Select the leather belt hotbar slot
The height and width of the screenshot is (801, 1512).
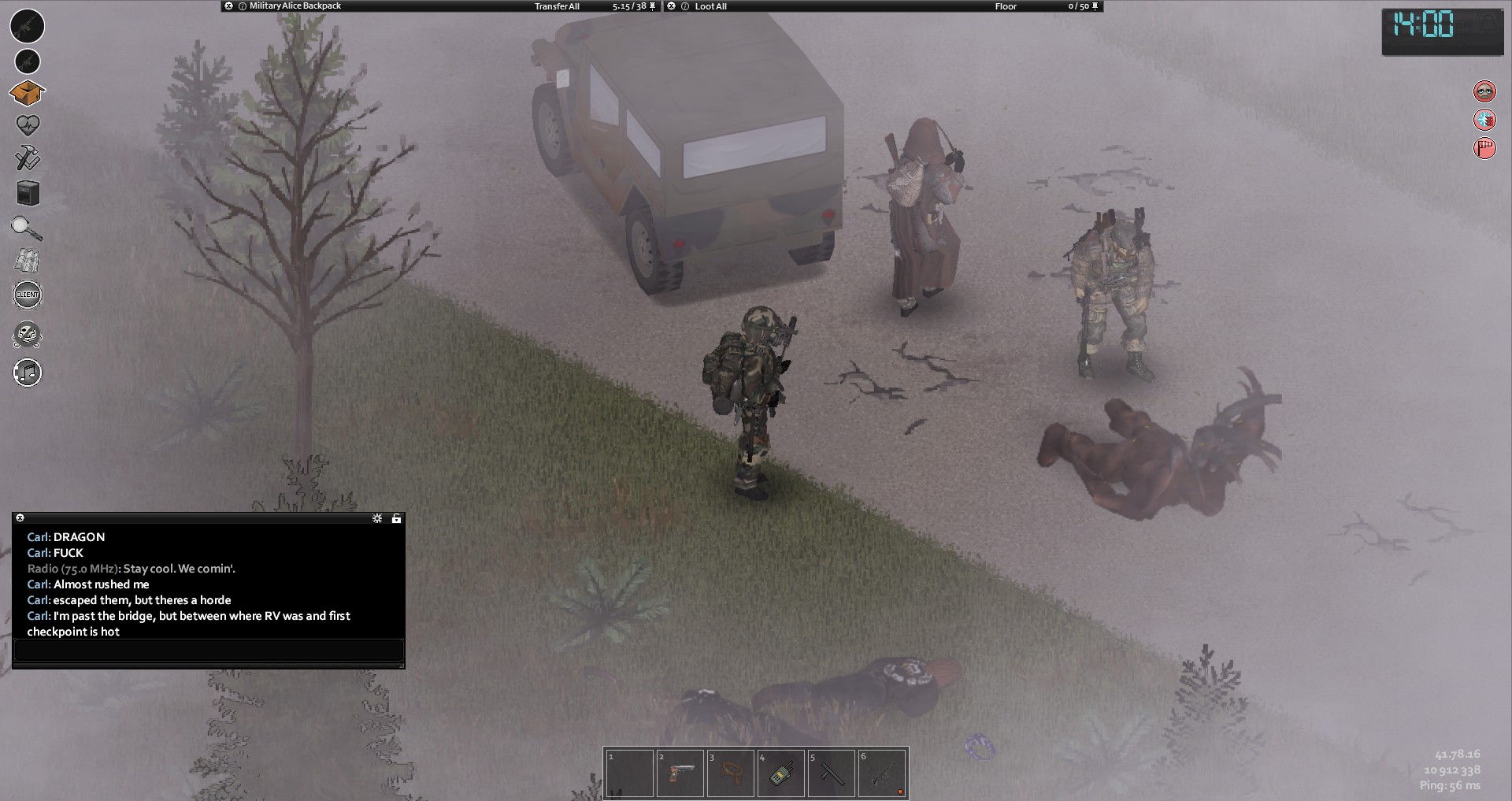[730, 773]
